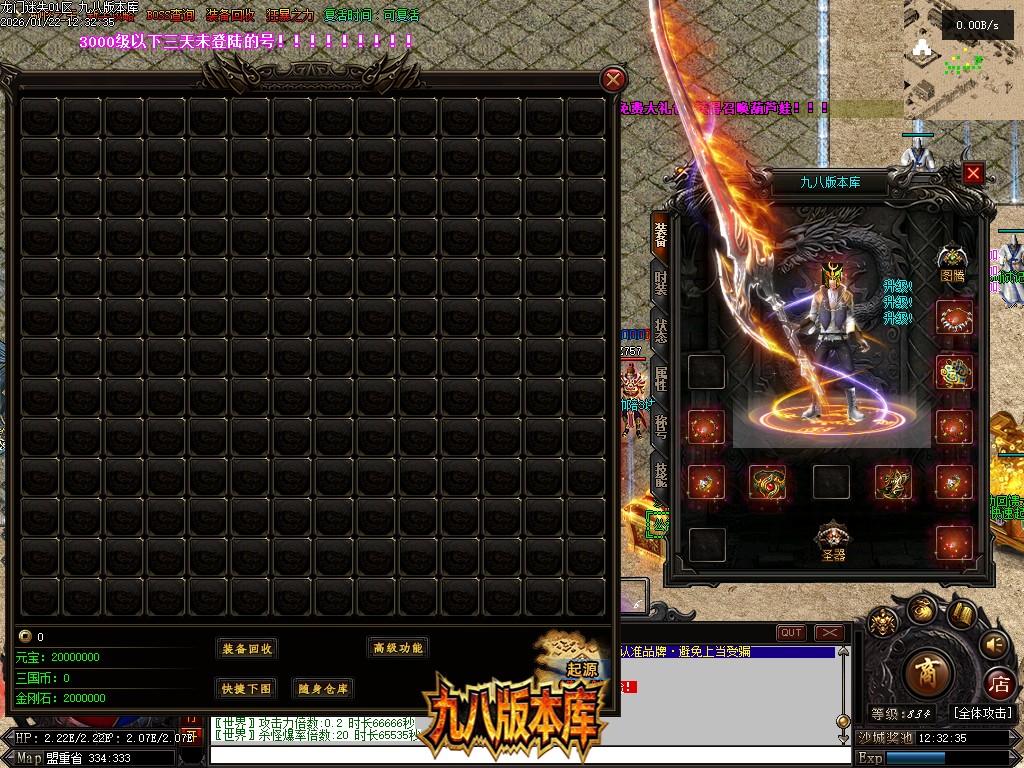Click the QUT button above chat

click(x=791, y=633)
